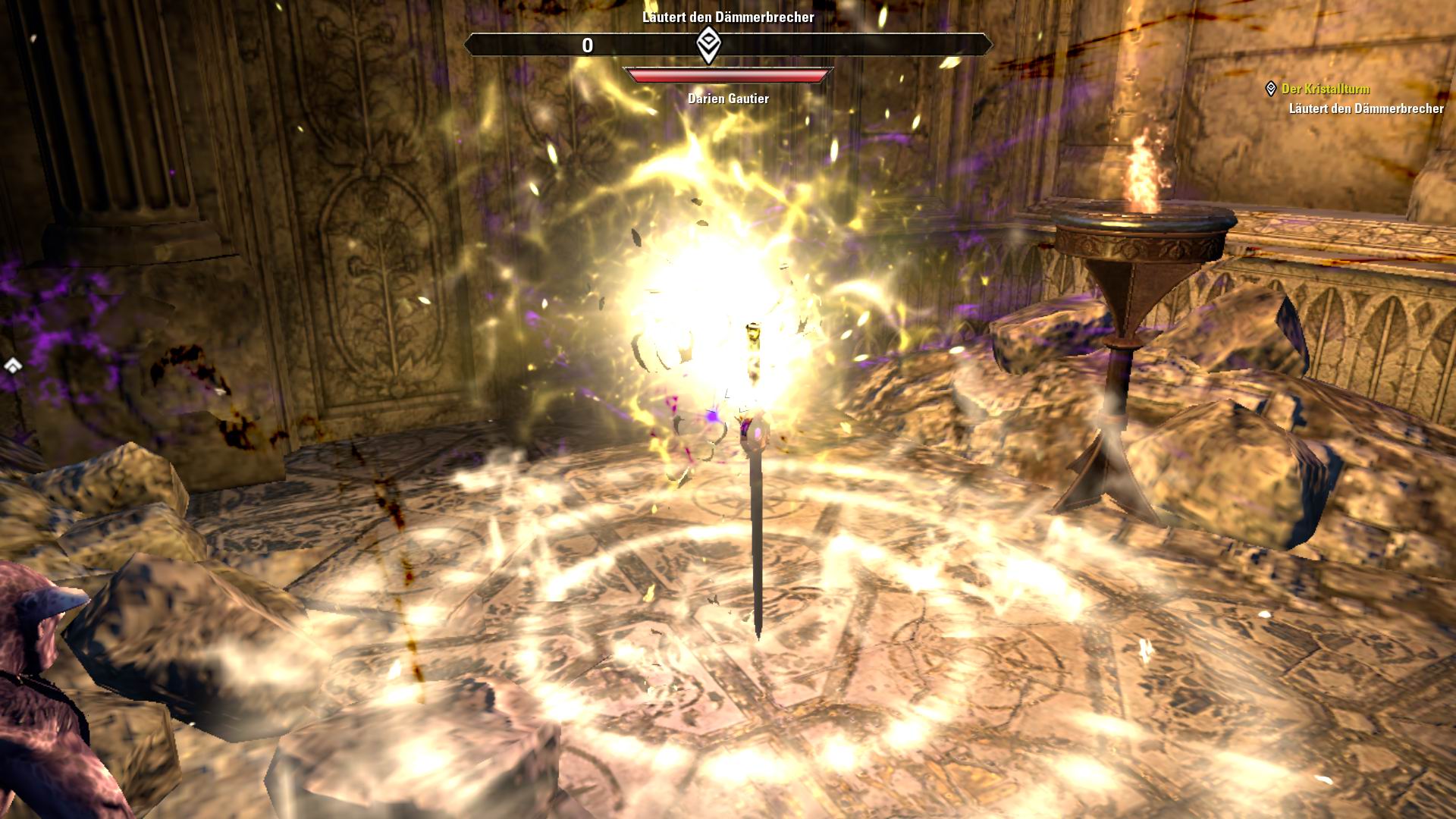Click the white objective marker on the left edge
Image resolution: width=1456 pixels, height=819 pixels.
click(12, 366)
